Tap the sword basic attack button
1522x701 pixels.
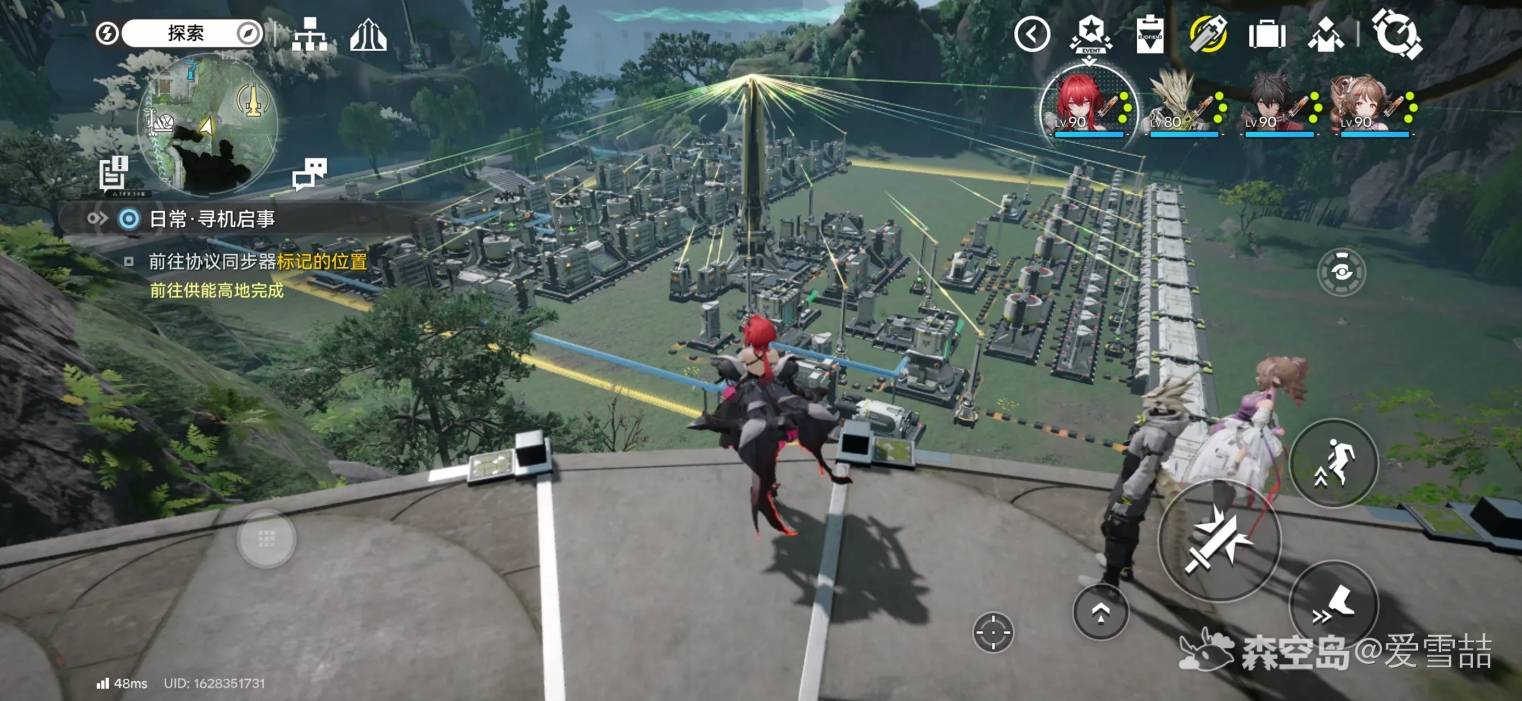tap(1219, 540)
